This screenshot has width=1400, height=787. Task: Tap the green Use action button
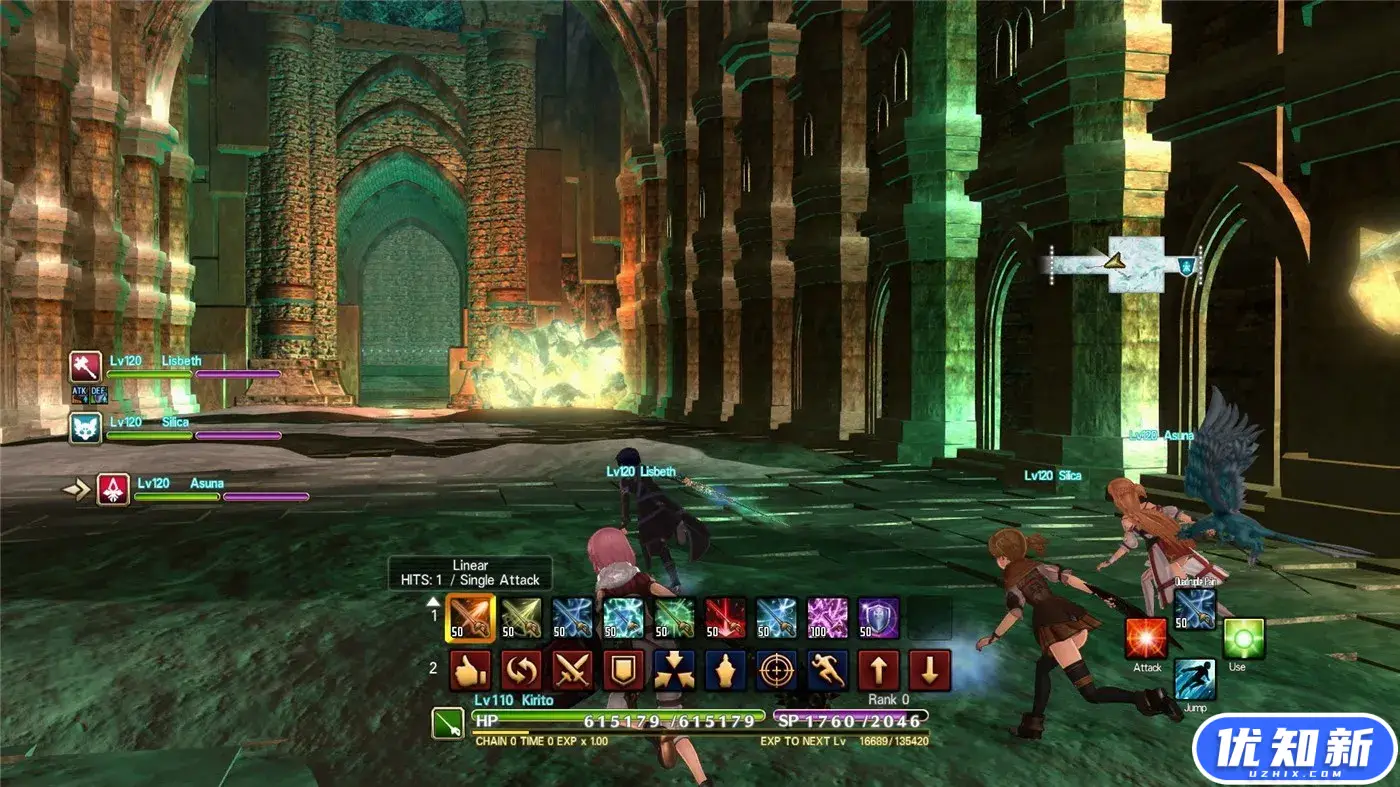pos(1243,638)
